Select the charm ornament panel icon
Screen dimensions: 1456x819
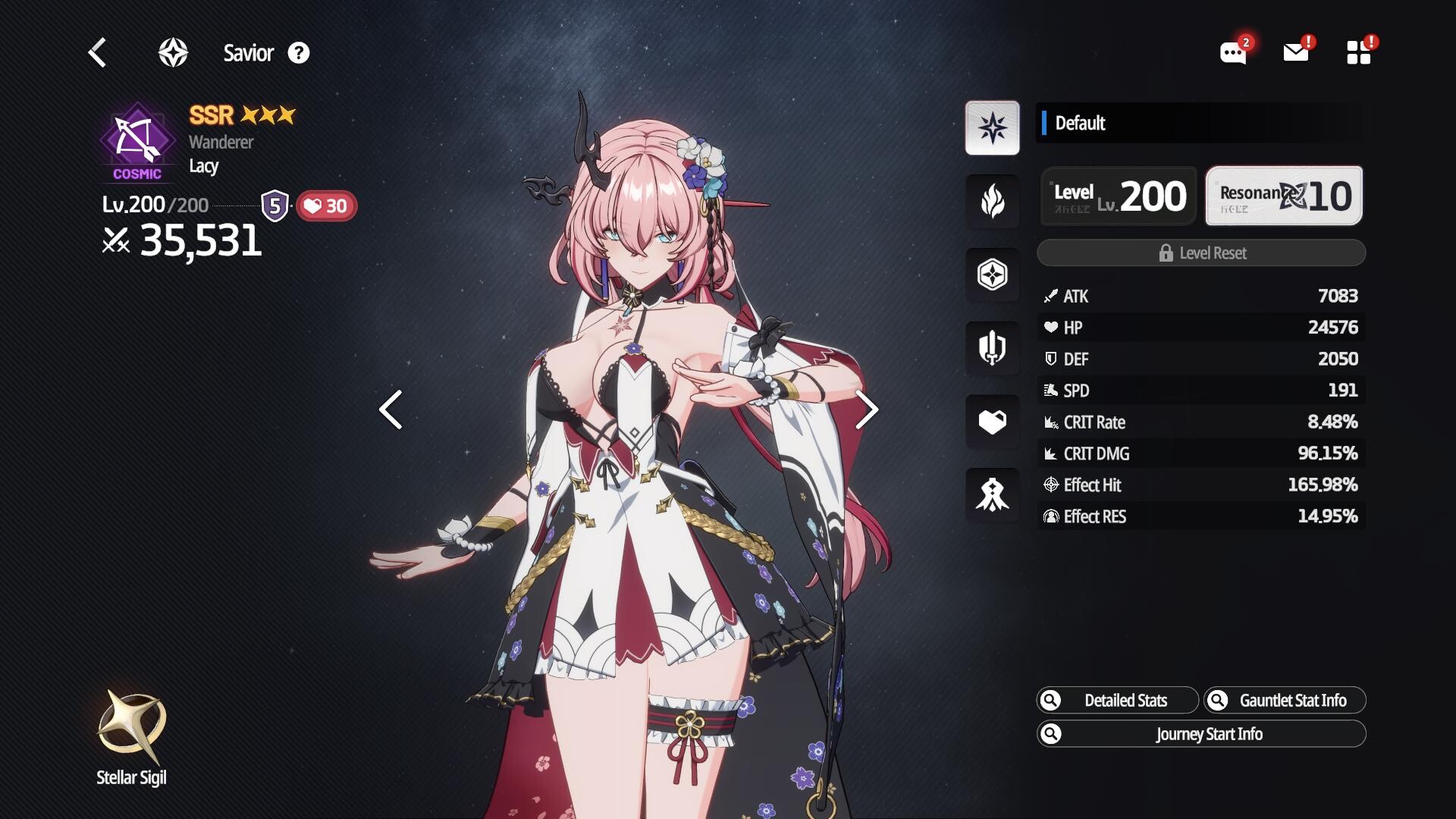click(992, 495)
